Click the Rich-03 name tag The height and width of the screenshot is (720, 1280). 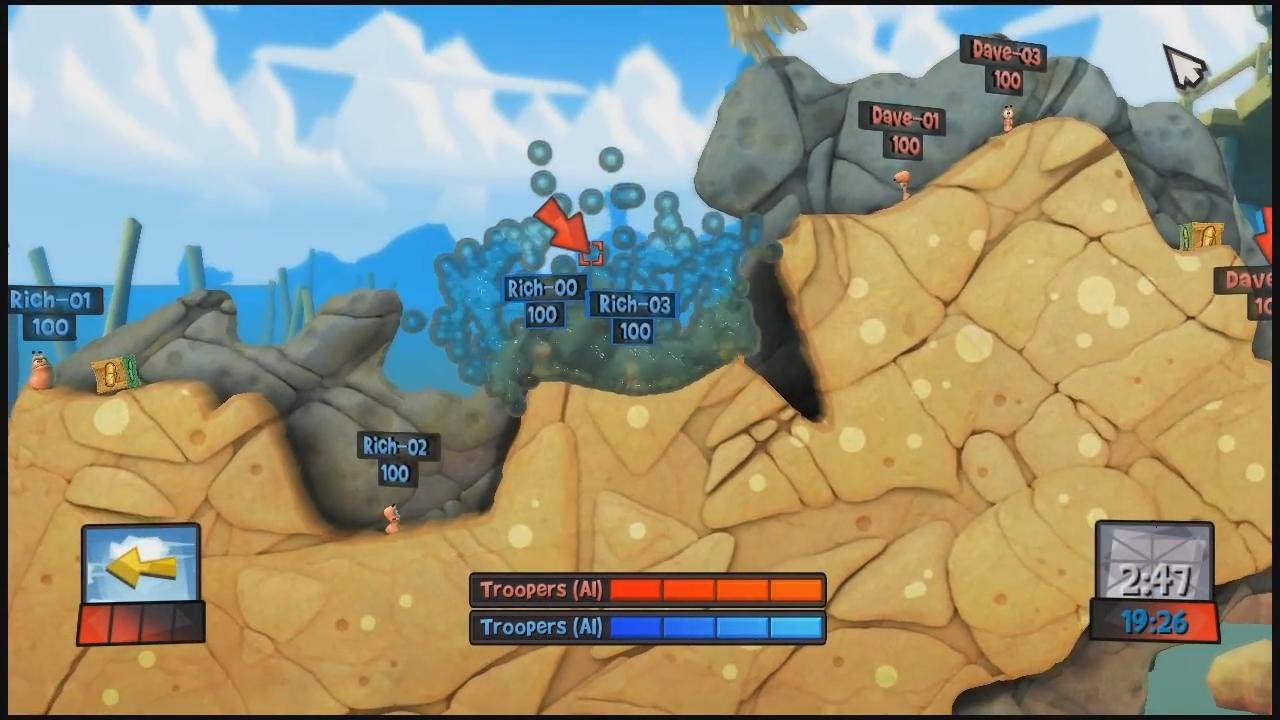point(633,305)
